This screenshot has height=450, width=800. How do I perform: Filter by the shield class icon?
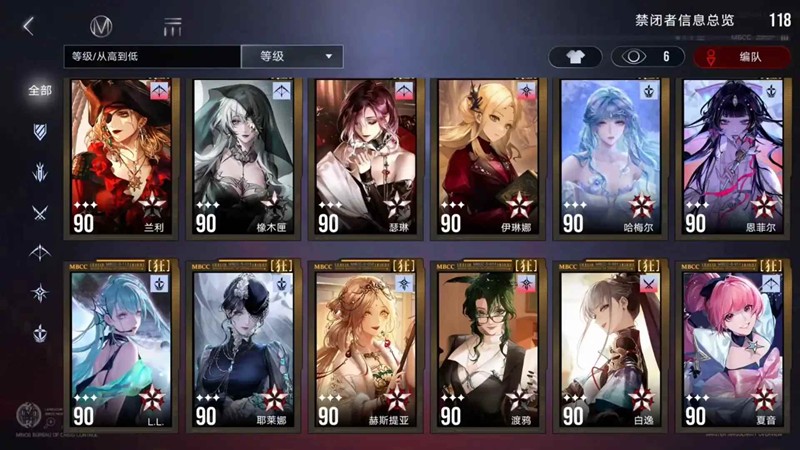[x=40, y=131]
